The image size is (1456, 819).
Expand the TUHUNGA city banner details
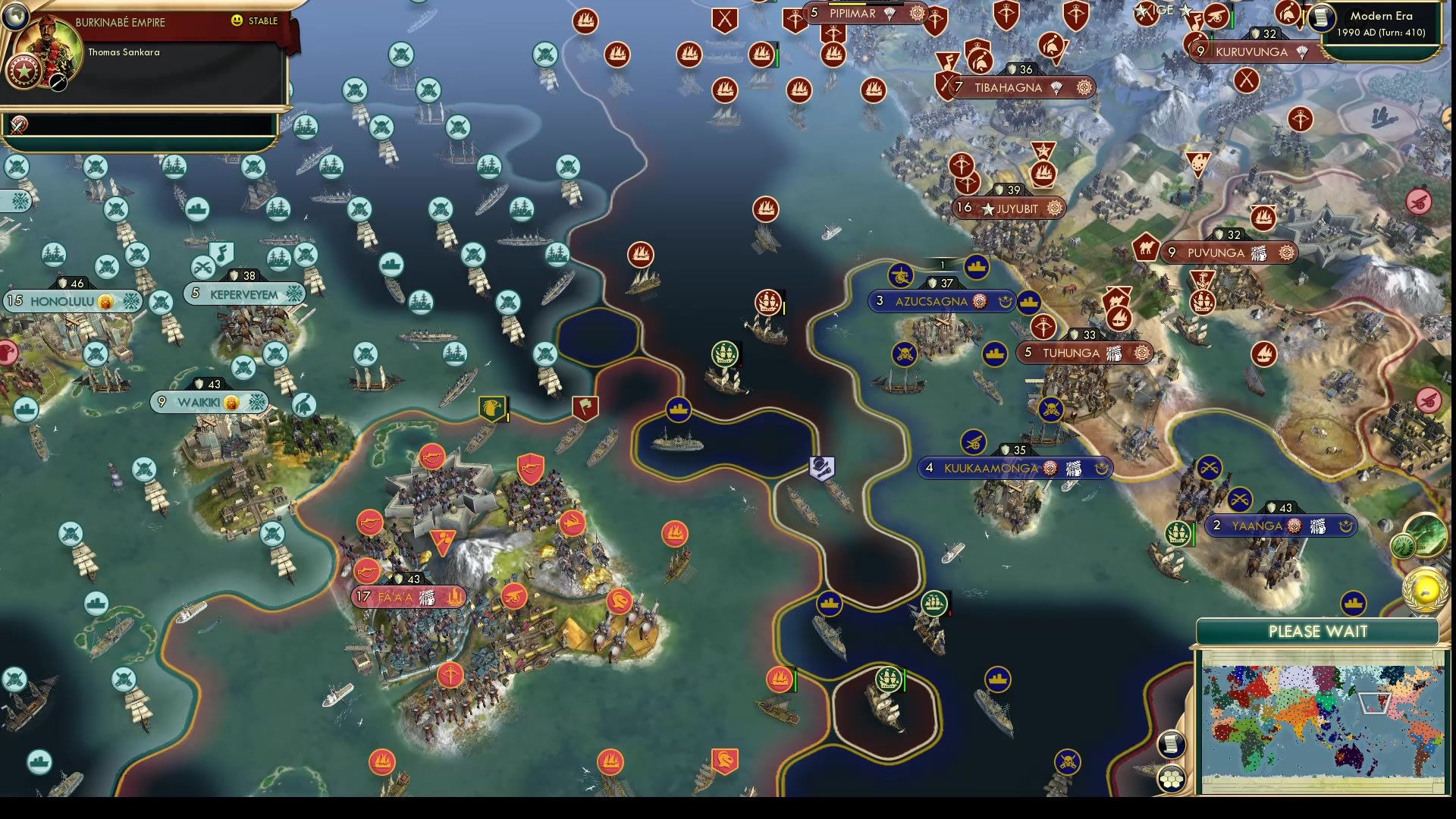click(x=1084, y=353)
